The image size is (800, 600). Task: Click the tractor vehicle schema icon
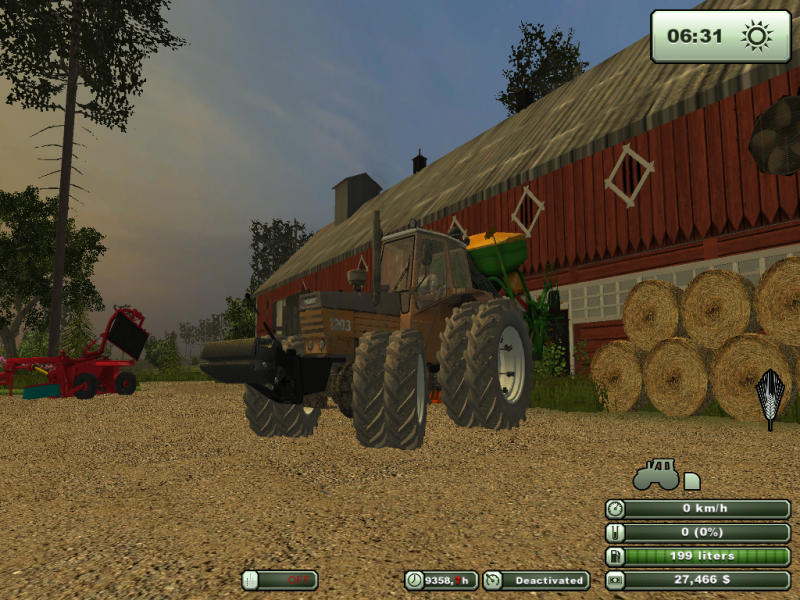pyautogui.click(x=657, y=474)
